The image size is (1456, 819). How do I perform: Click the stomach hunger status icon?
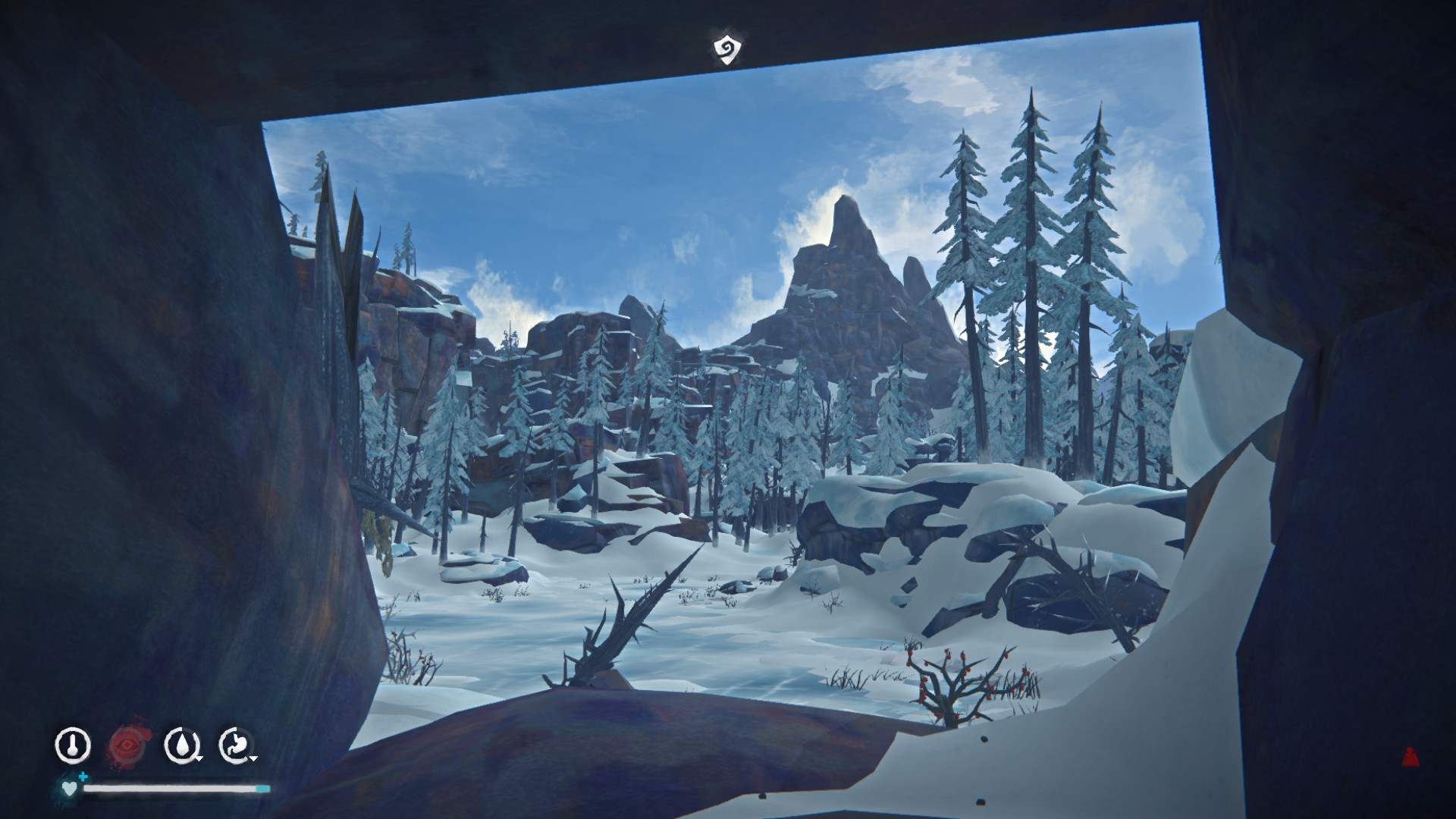pos(237,745)
